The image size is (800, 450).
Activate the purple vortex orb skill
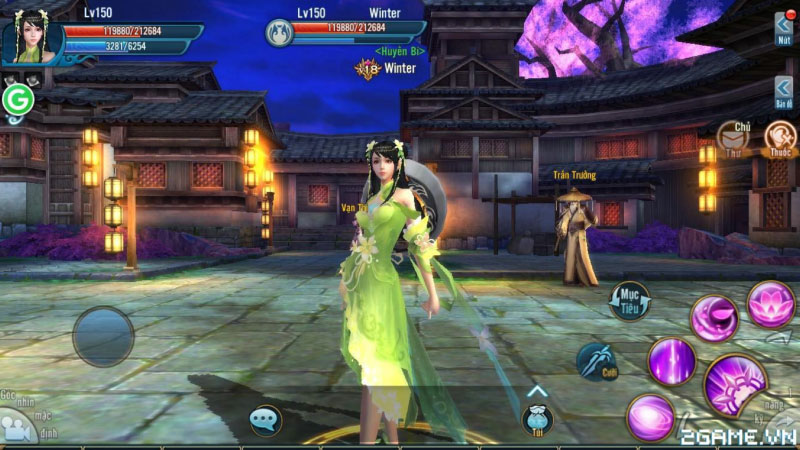click(x=651, y=417)
